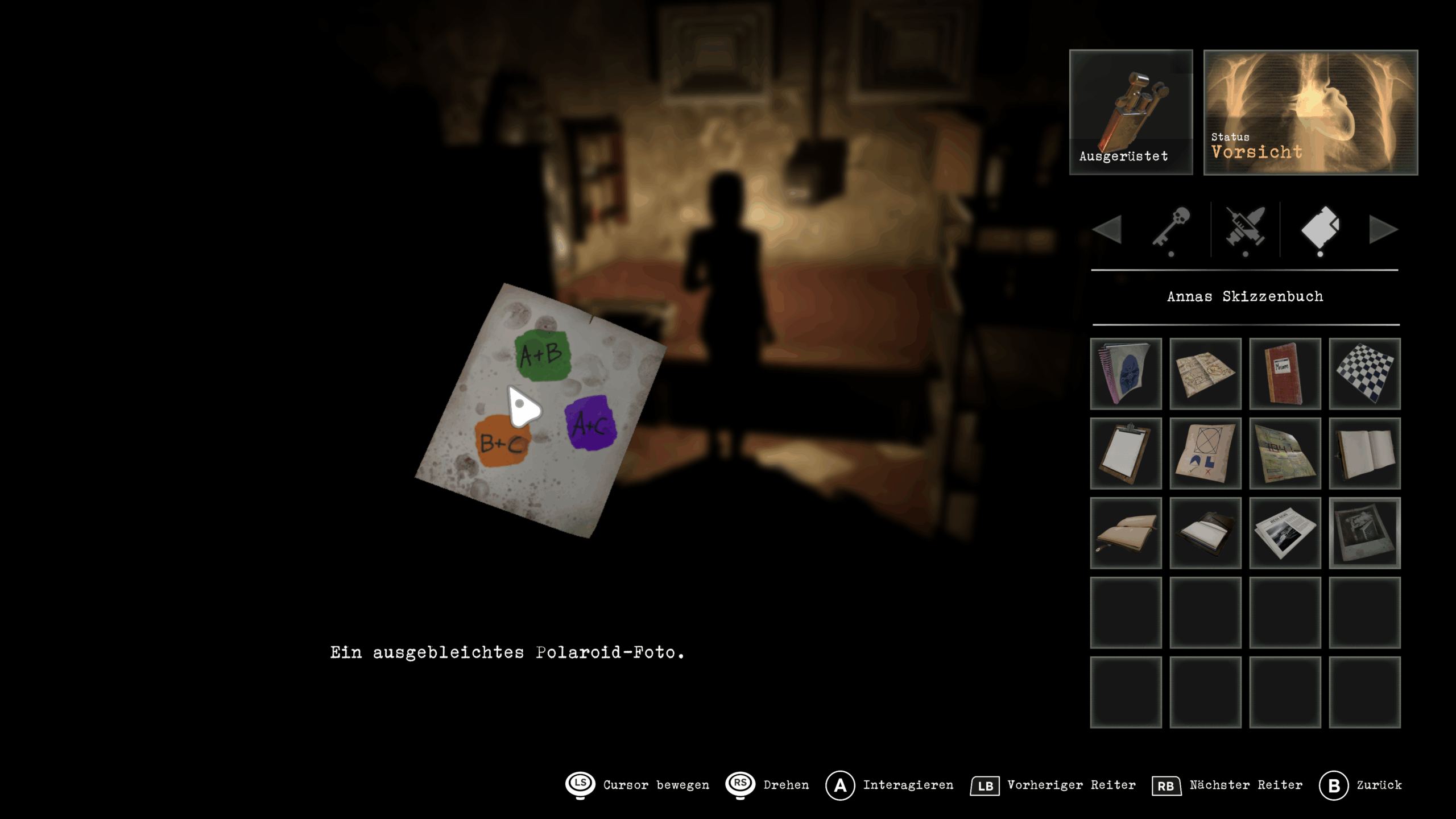Select the map with the red X
Image resolution: width=1456 pixels, height=819 pixels.
[x=1205, y=374]
